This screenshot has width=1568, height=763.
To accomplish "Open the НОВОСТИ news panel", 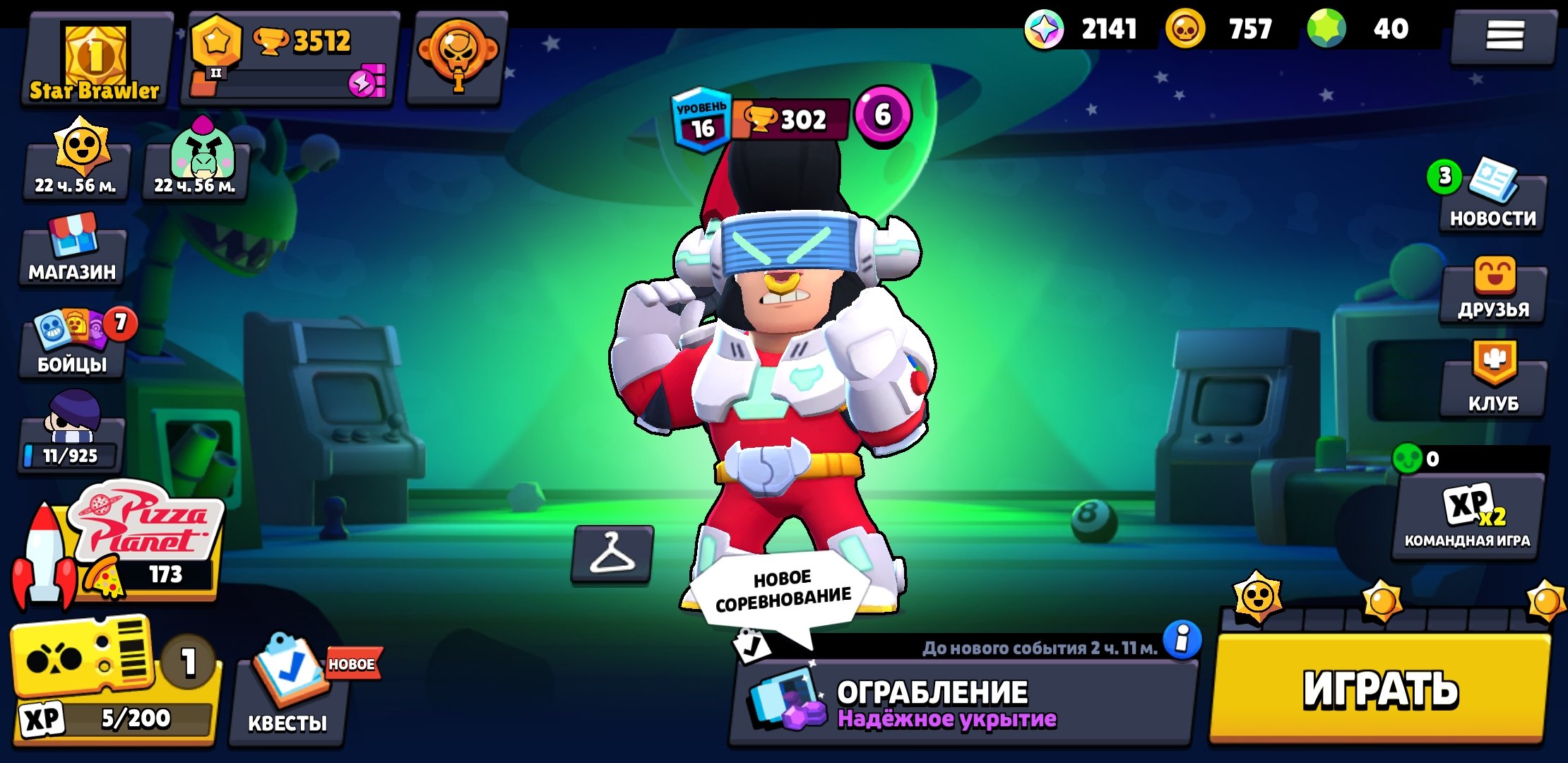I will click(1492, 201).
